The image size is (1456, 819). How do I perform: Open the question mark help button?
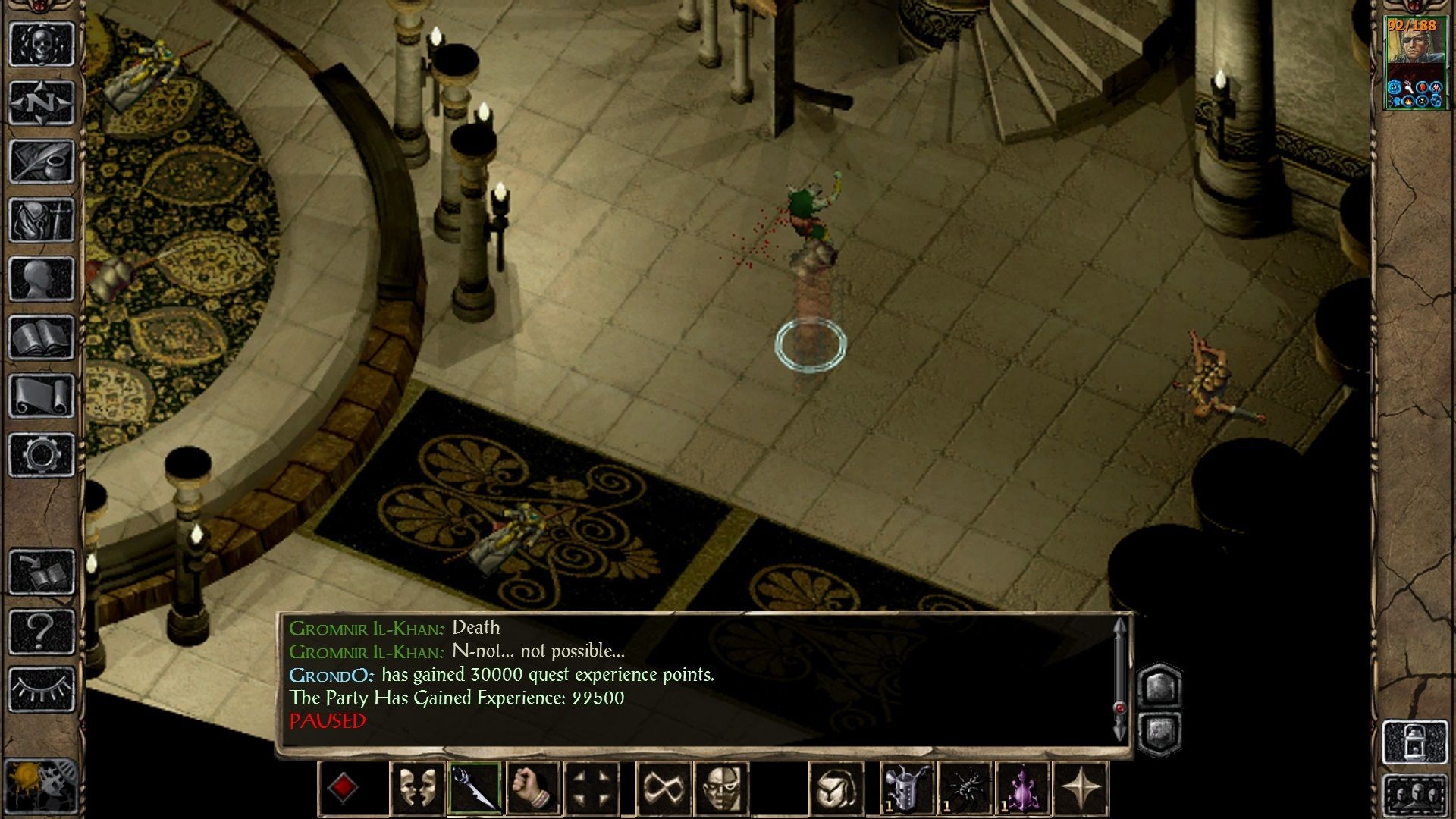(x=42, y=631)
